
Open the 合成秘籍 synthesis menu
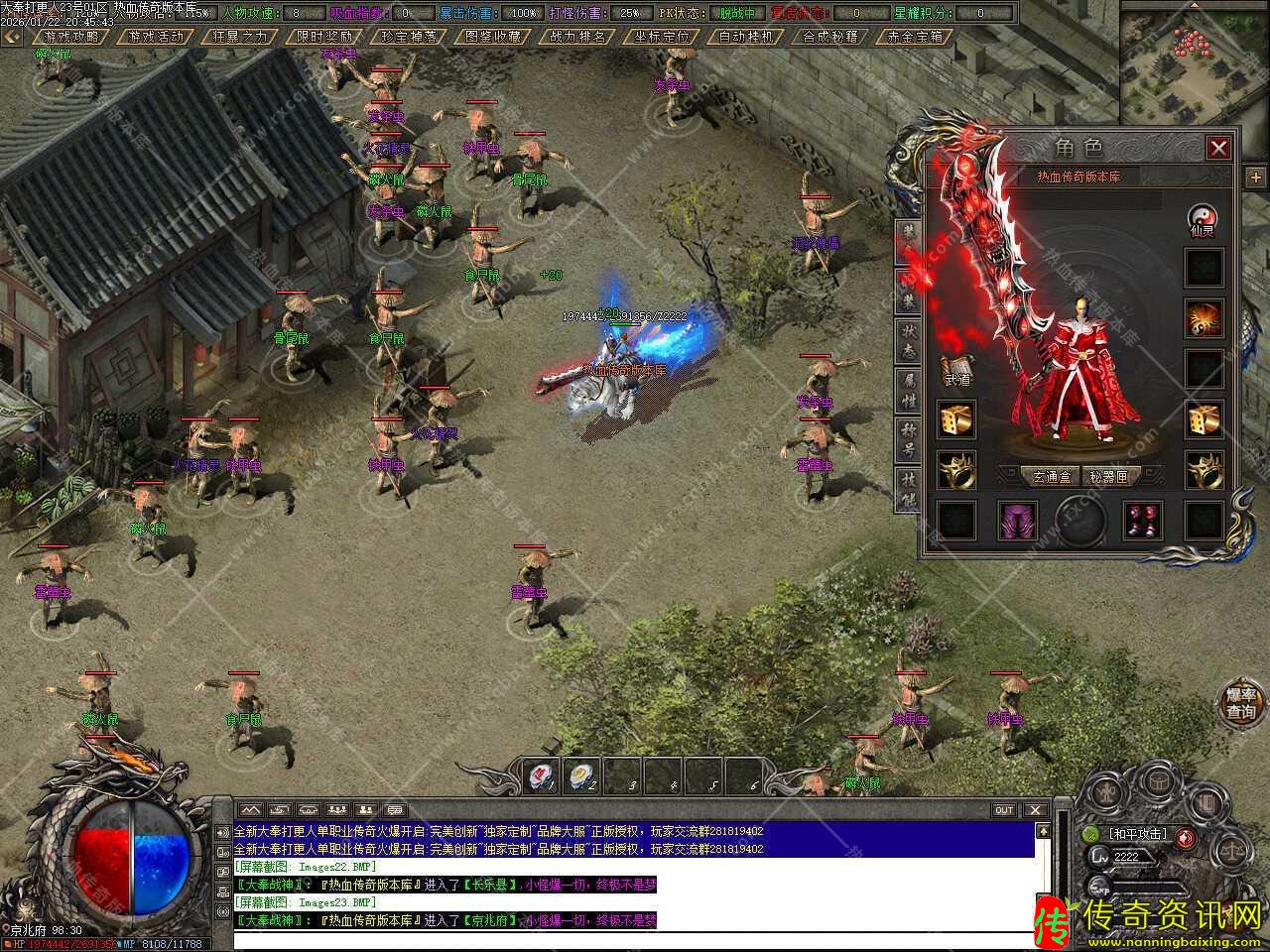pos(829,37)
